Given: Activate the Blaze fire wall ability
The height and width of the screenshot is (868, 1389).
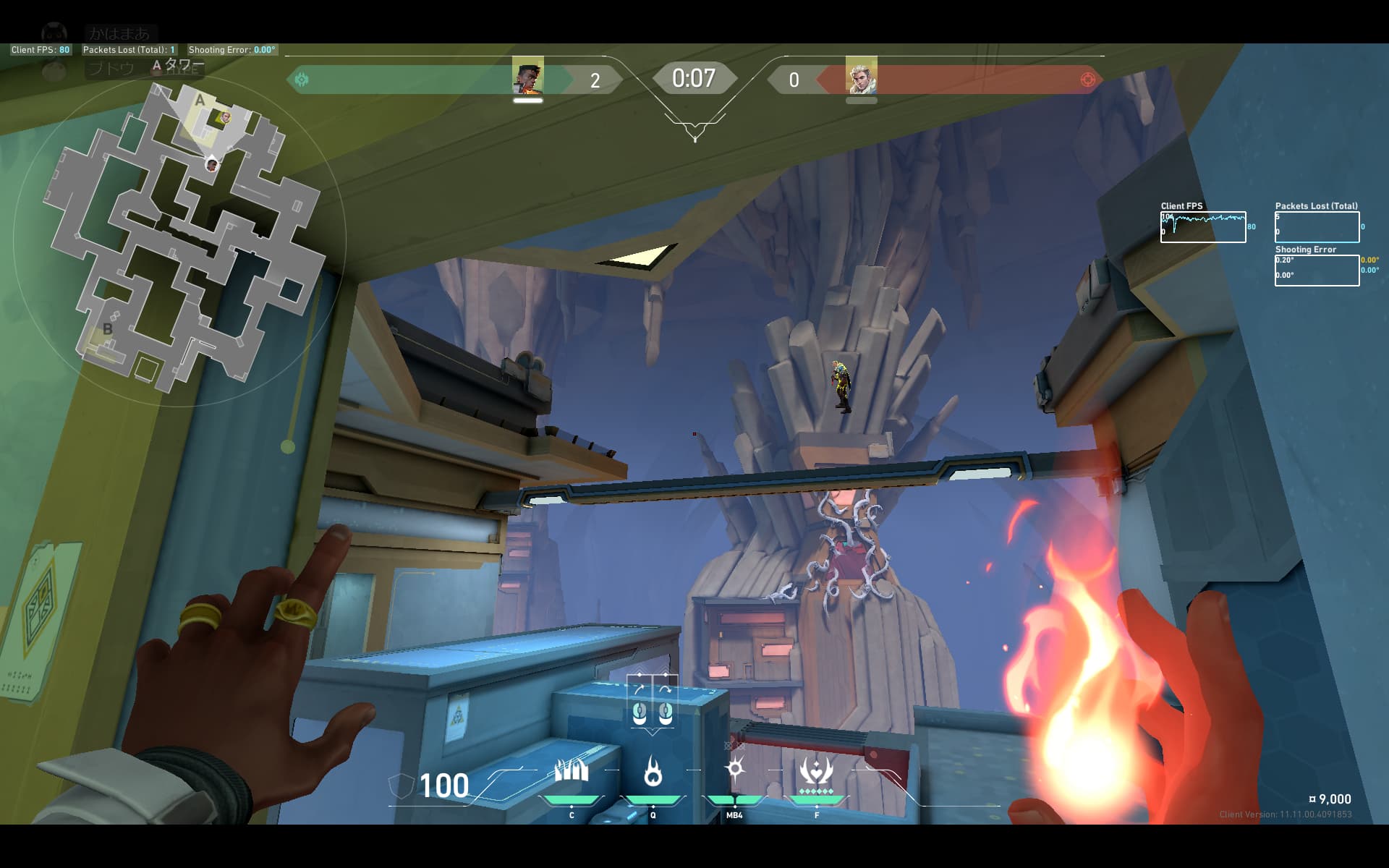Looking at the screenshot, I should 572,772.
